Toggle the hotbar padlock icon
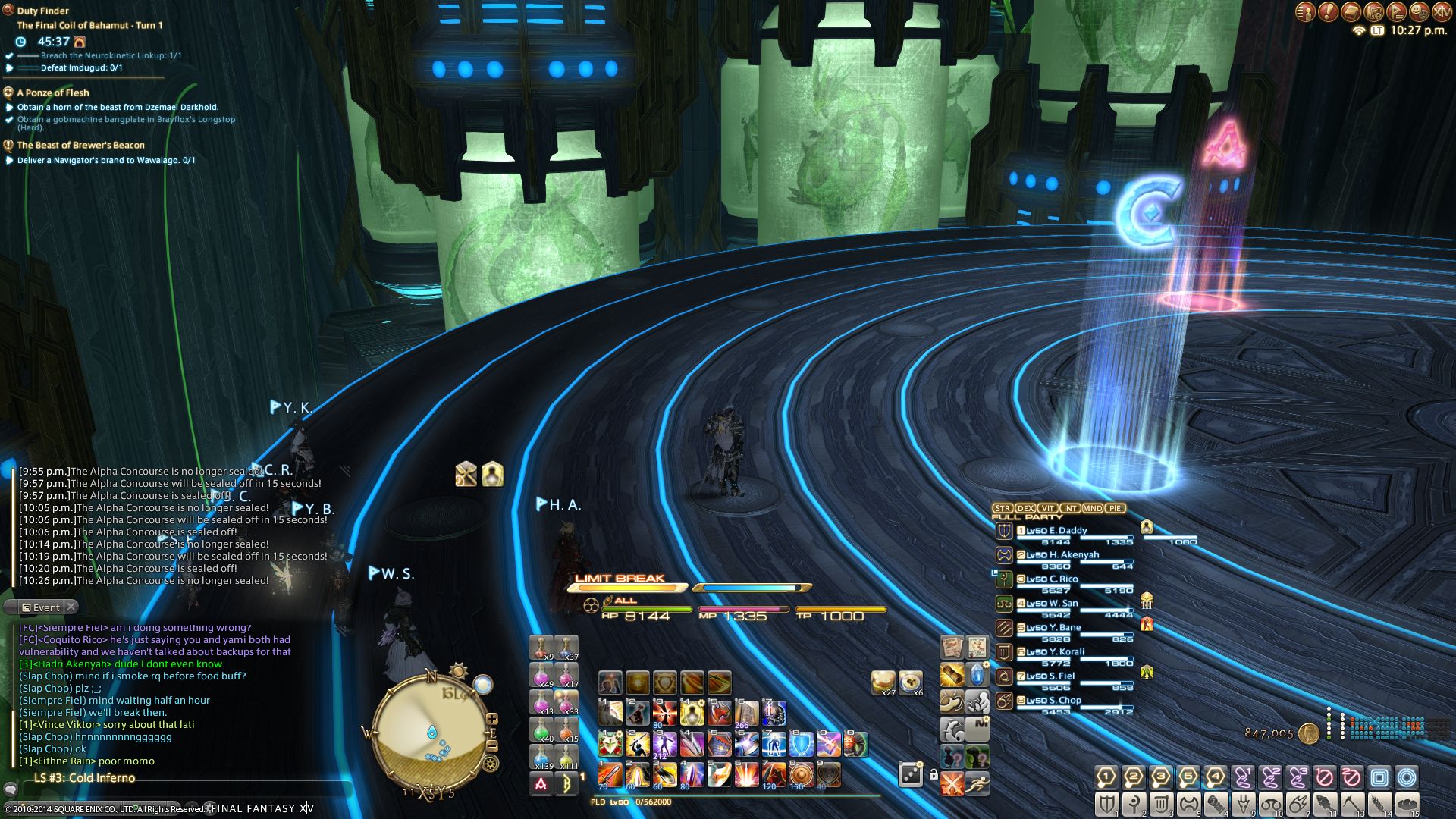Screen dimensions: 1456x819 (x=934, y=774)
